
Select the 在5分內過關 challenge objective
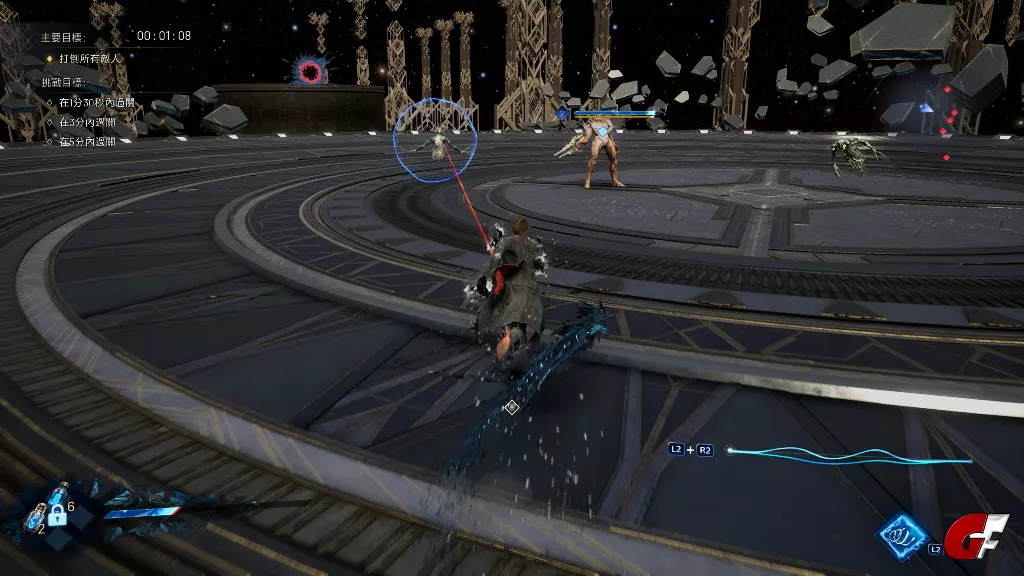[x=89, y=142]
